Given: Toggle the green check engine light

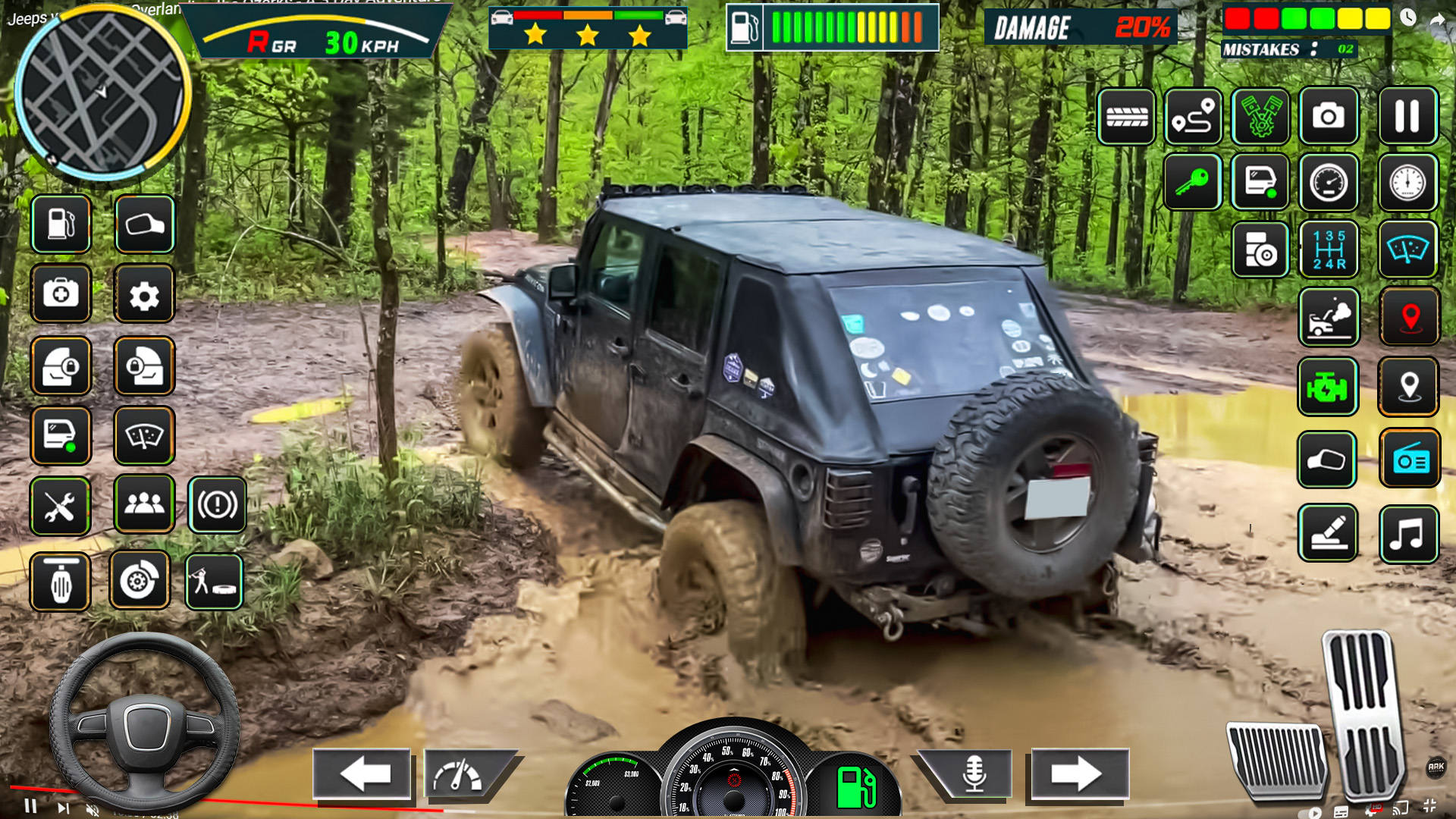Looking at the screenshot, I should (1328, 388).
